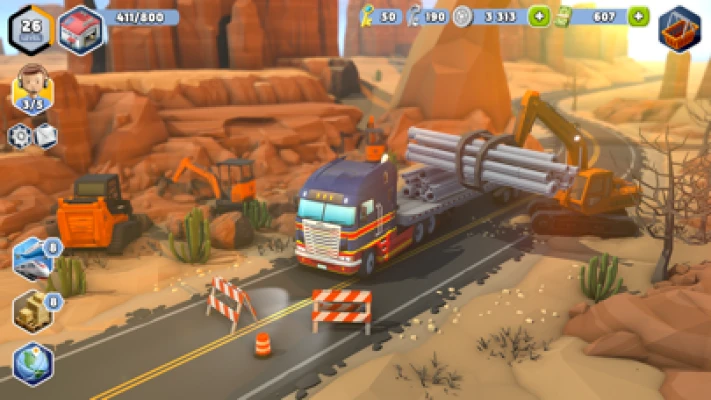This screenshot has width=711, height=400.
Task: Open the gear settings icon
Action: [19, 136]
